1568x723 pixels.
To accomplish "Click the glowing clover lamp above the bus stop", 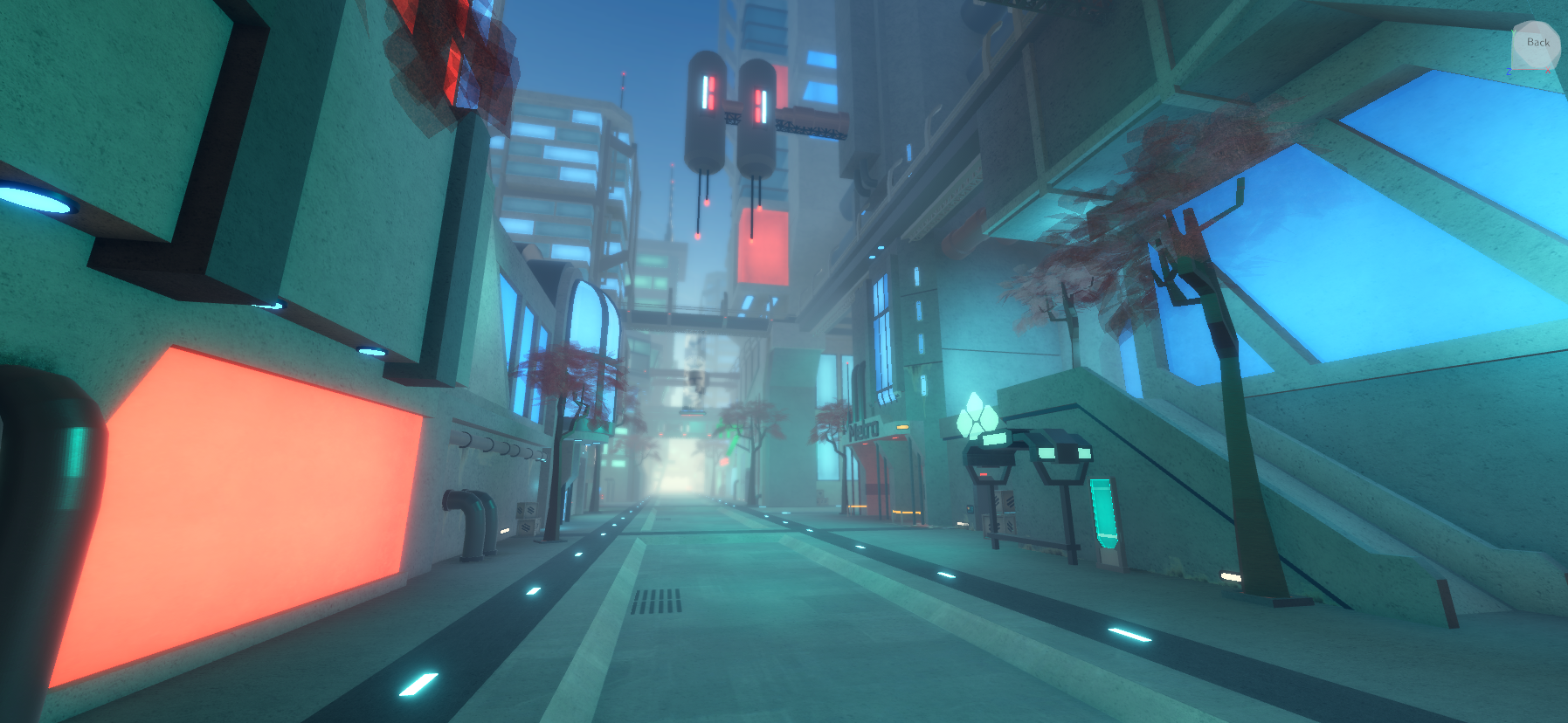I will [978, 417].
